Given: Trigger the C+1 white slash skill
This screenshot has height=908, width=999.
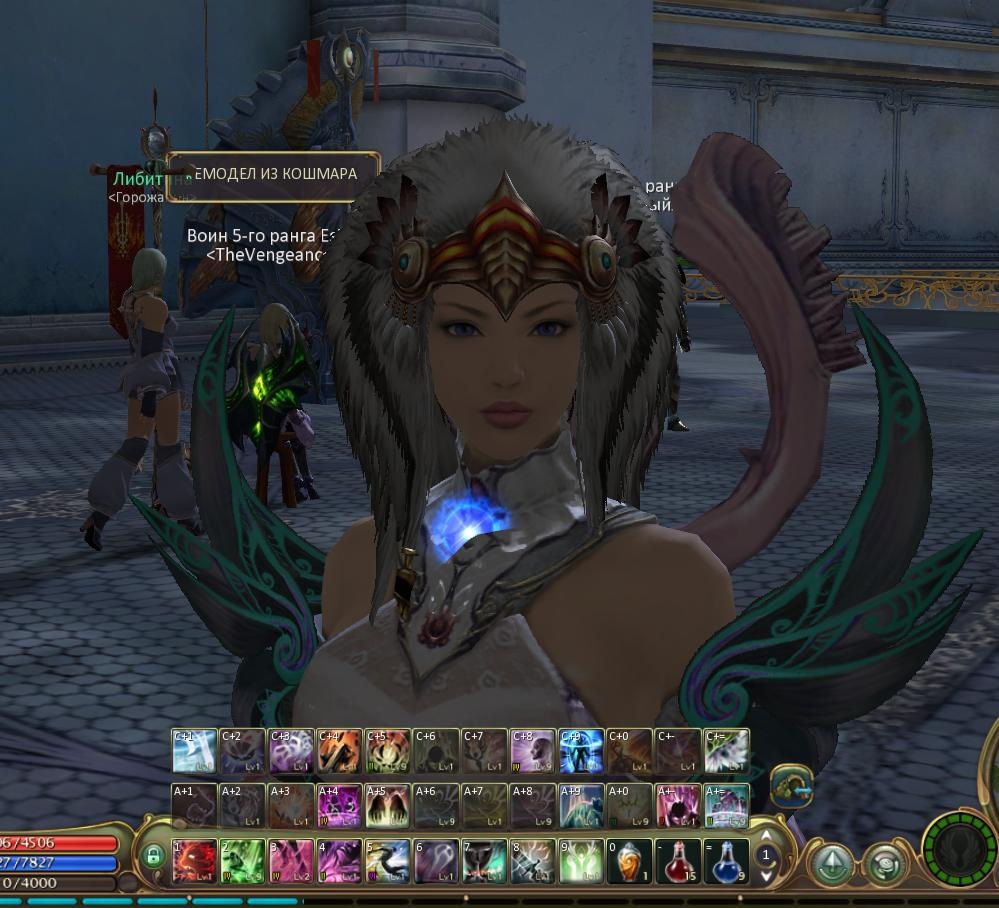Looking at the screenshot, I should 195,751.
